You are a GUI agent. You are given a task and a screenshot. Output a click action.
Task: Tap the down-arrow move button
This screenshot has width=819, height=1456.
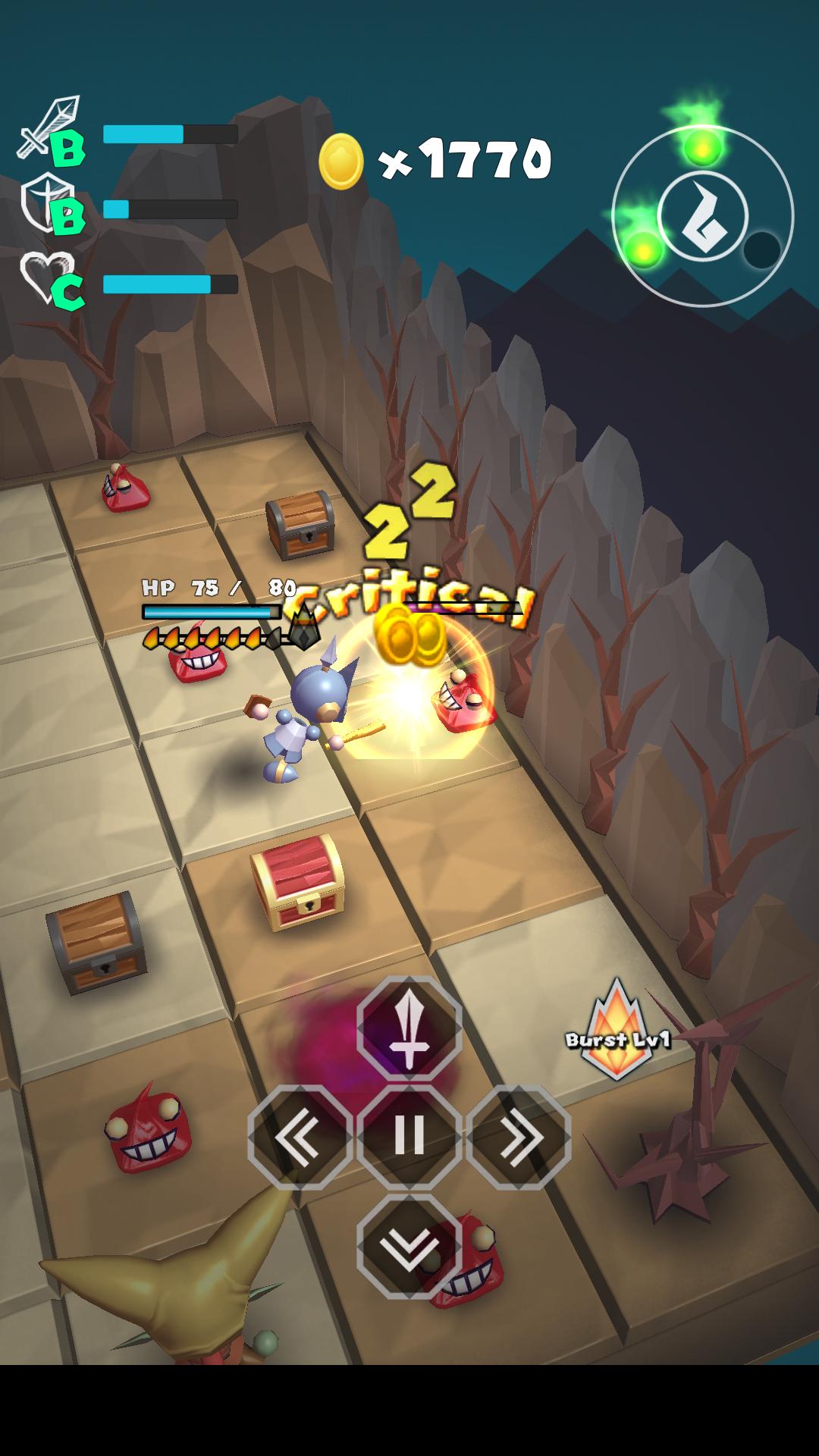(x=409, y=1245)
